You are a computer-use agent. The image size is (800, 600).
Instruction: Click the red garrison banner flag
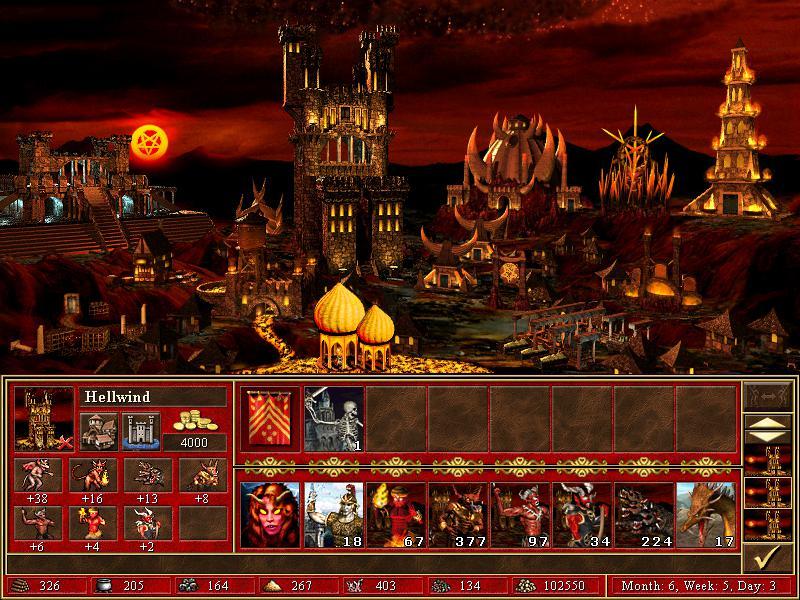(271, 418)
